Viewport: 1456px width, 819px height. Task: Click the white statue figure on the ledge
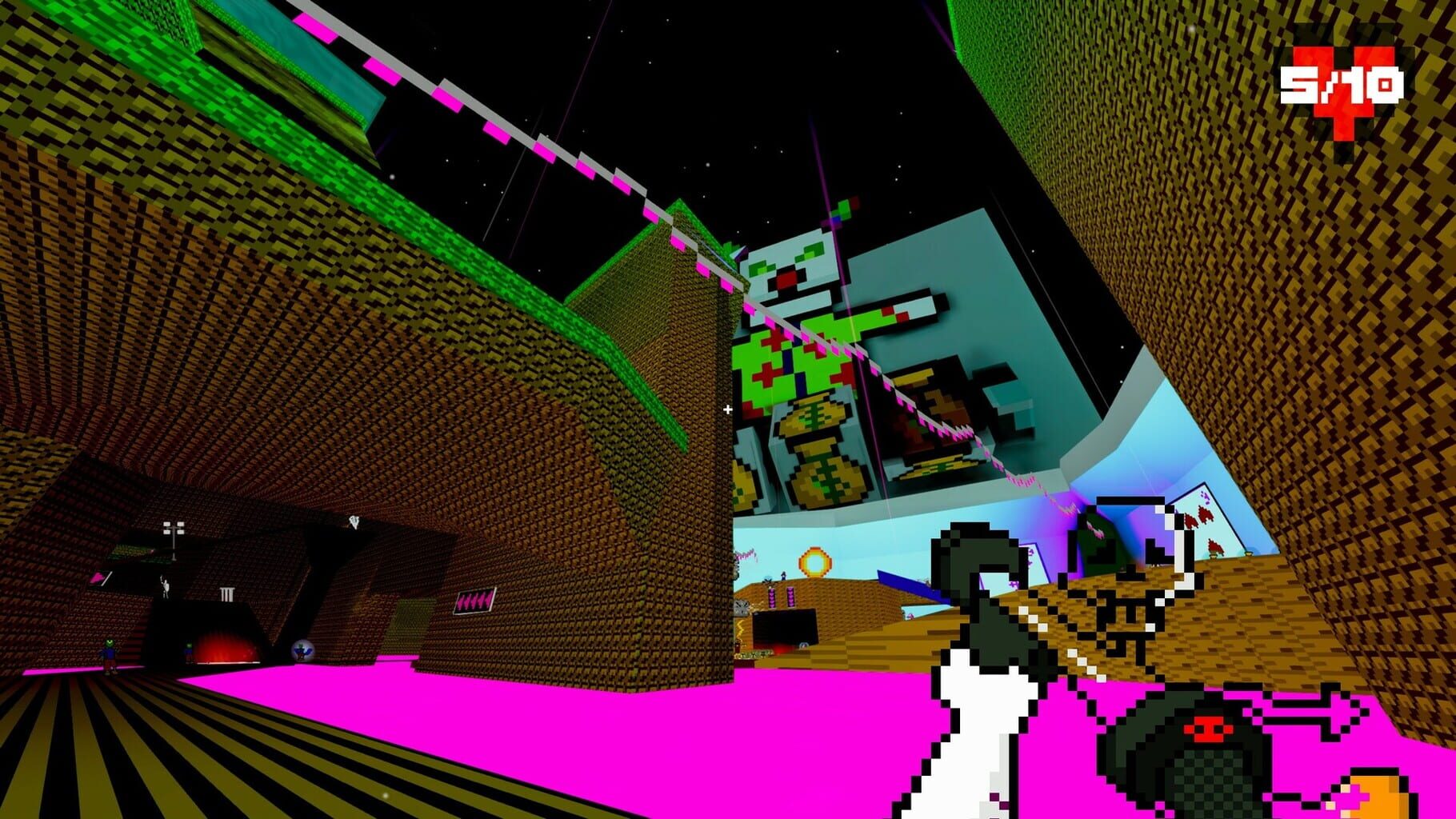pos(166,586)
